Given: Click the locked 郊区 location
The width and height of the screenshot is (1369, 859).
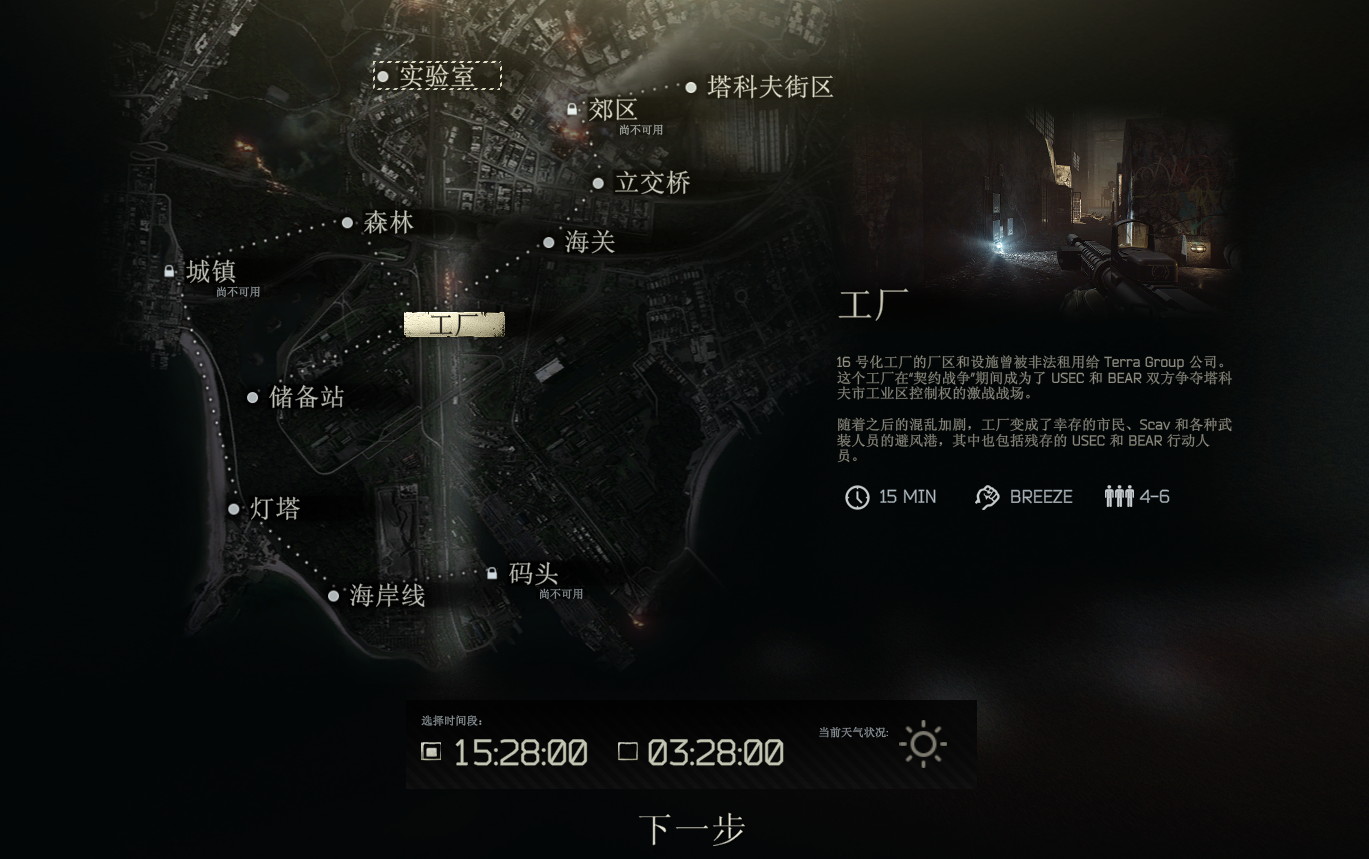Looking at the screenshot, I should [612, 110].
